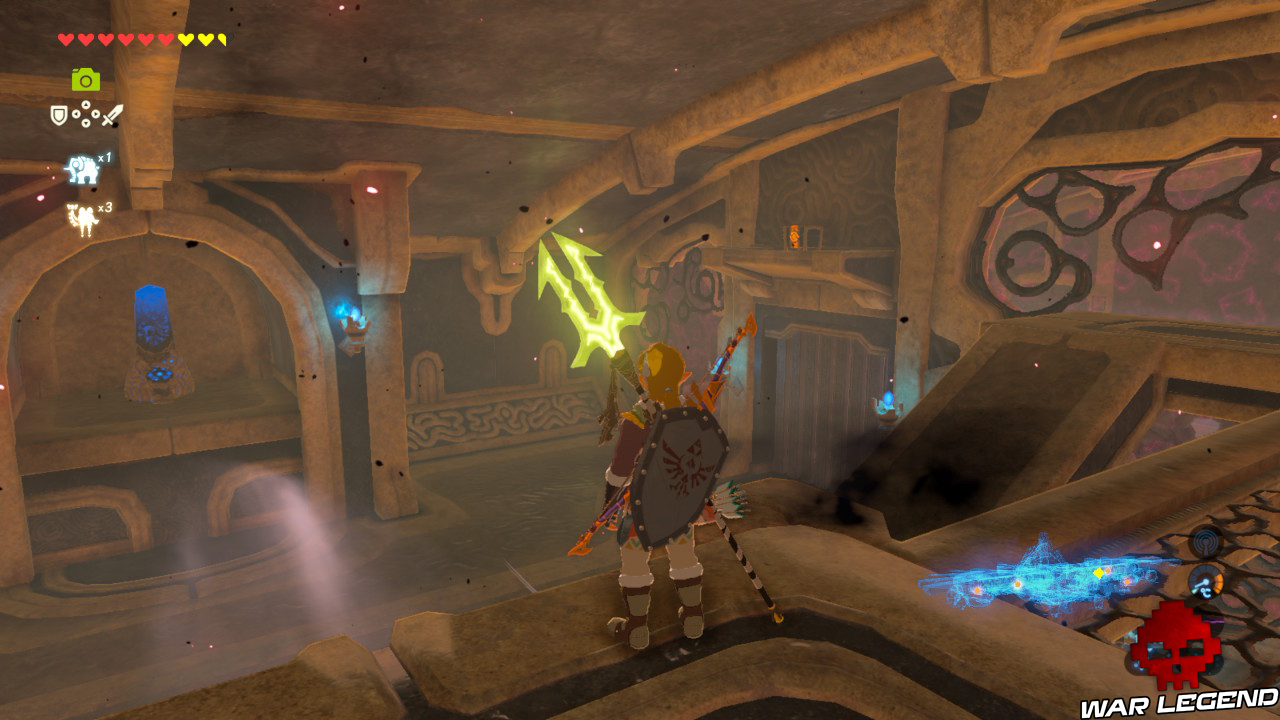This screenshot has width=1280, height=720.
Task: Click the sound detection indicator above the minimap
Action: coord(1207,541)
